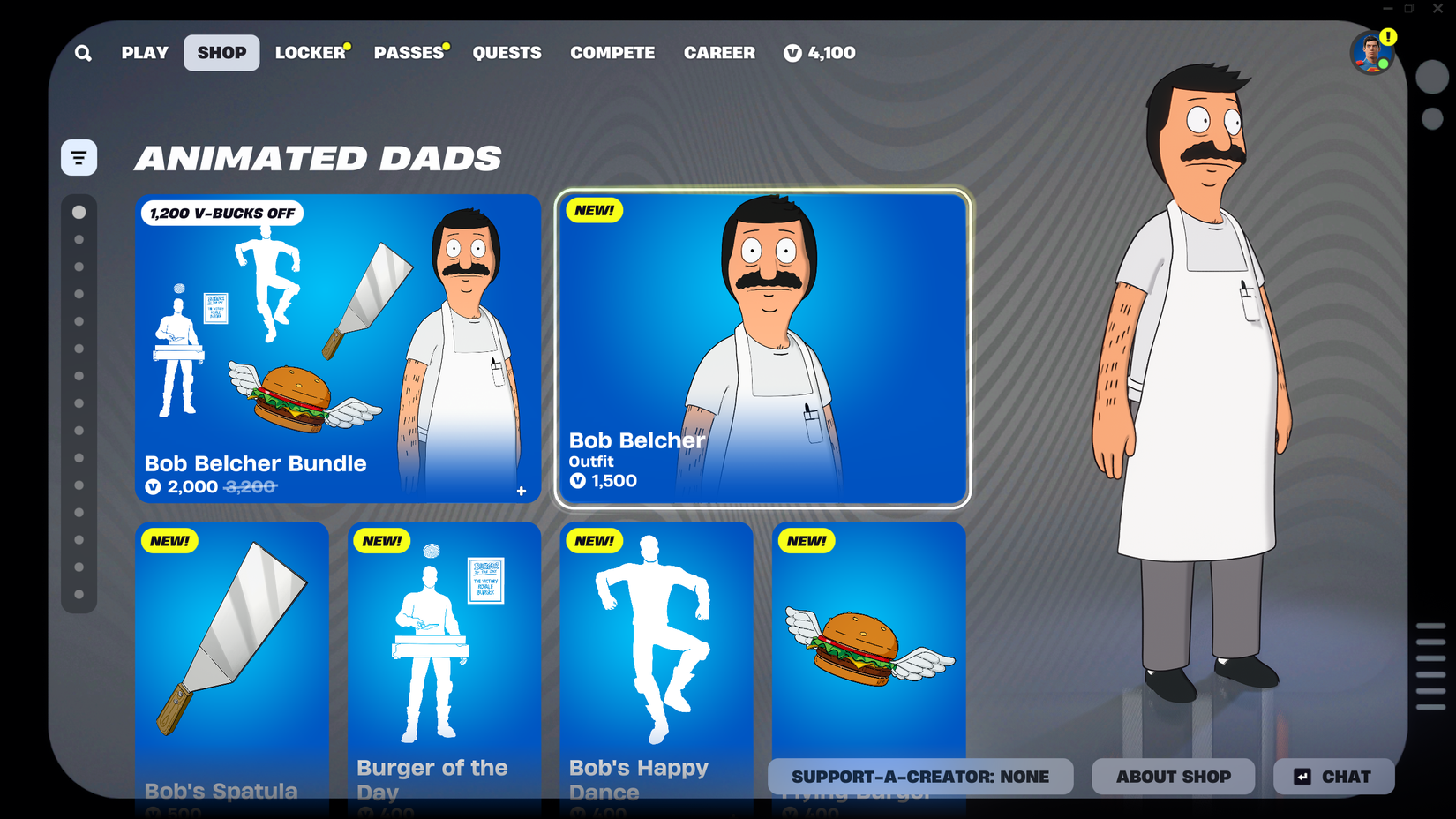Viewport: 1456px width, 819px height.
Task: Switch to the COMPETE tab
Action: click(x=612, y=53)
